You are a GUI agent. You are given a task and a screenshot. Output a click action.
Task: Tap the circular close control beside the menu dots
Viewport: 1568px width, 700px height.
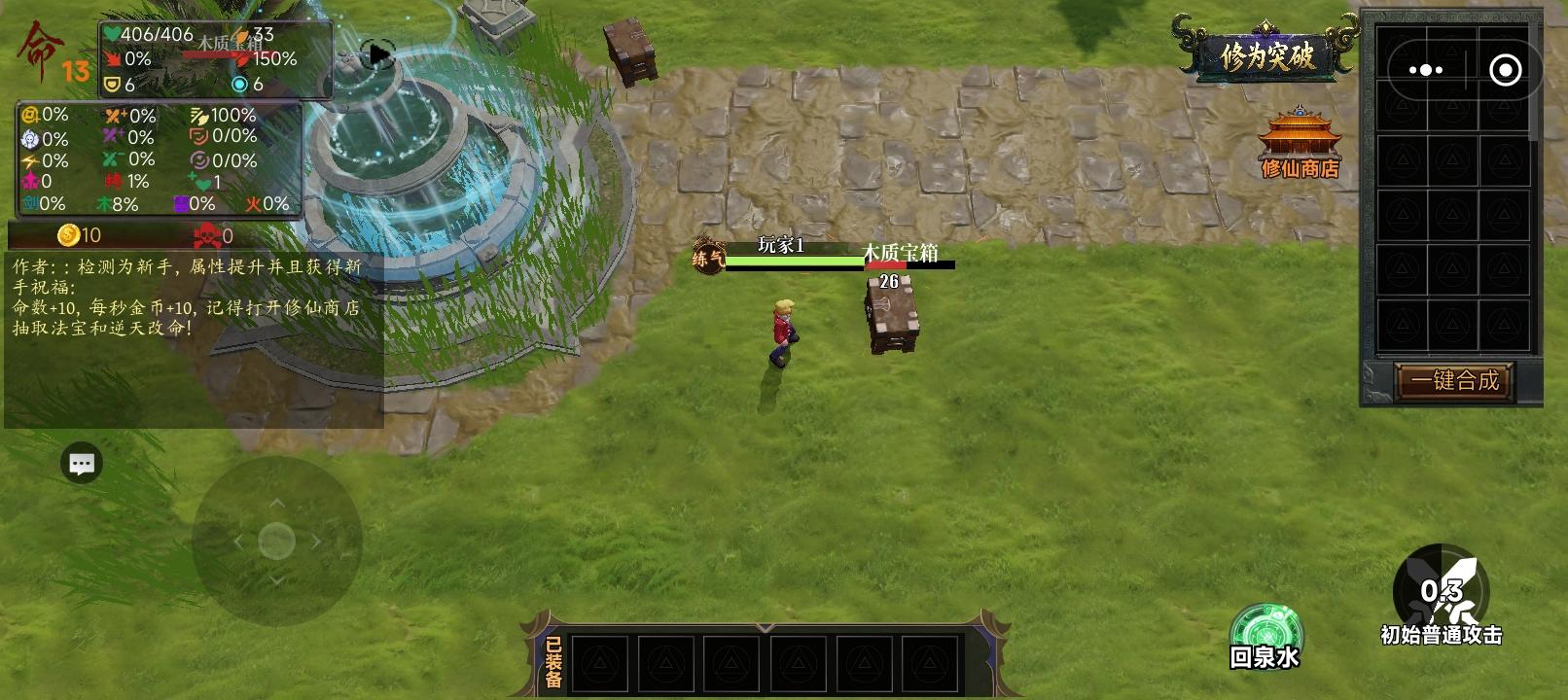(1506, 69)
